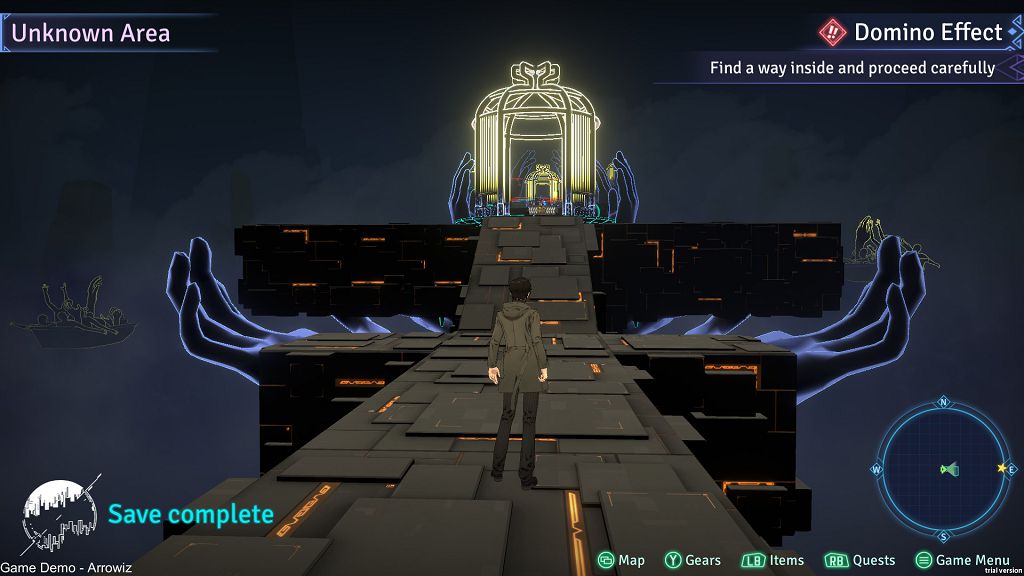Image resolution: width=1024 pixels, height=576 pixels.
Task: Select the yellow star marker on minimap
Action: (1001, 468)
